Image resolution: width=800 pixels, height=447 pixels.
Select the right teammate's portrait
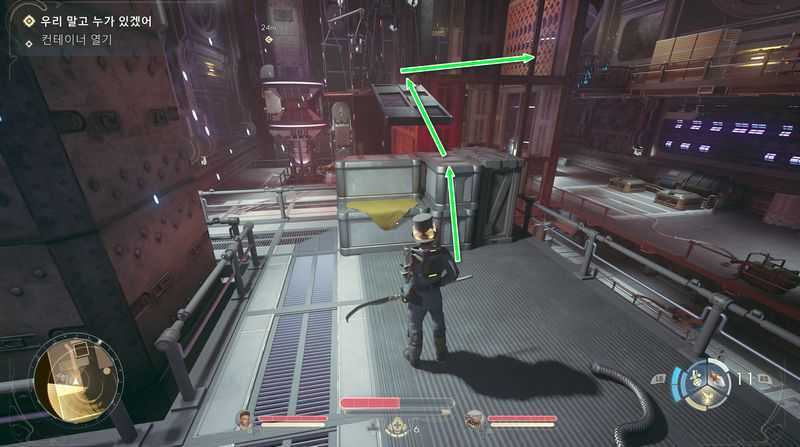[x=473, y=419]
